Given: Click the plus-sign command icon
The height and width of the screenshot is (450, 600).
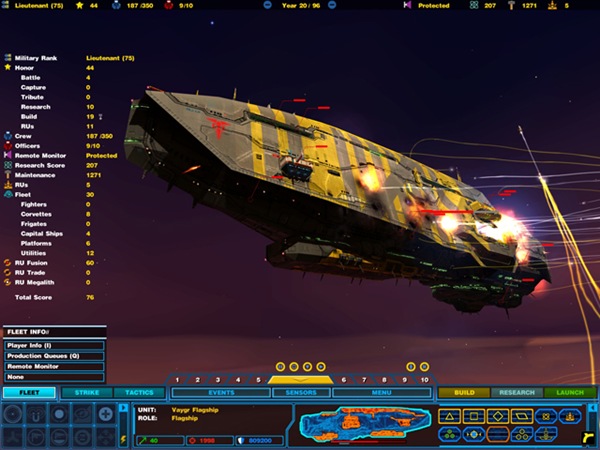Looking at the screenshot, I should (x=105, y=414).
